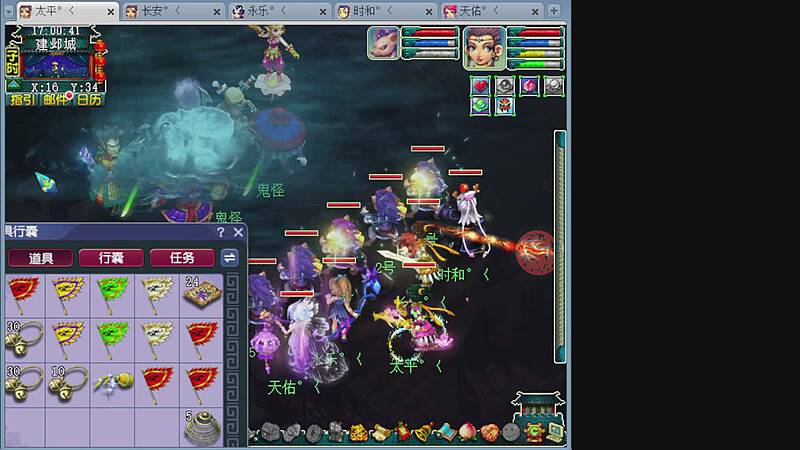This screenshot has width=800, height=450.
Task: Click the pet pig portrait
Action: coord(383,43)
